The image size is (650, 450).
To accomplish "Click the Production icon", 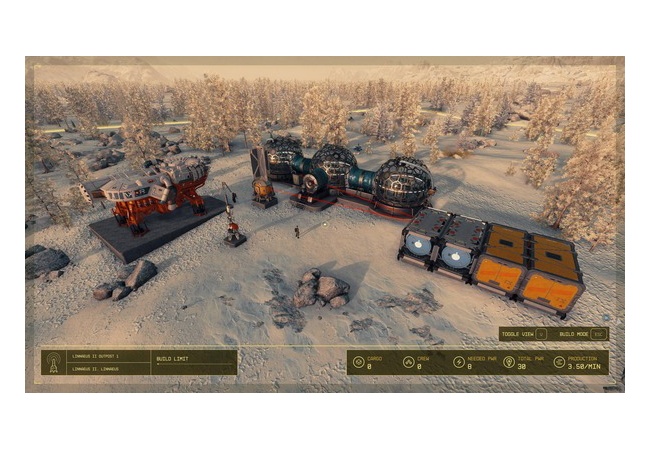I will pos(558,362).
